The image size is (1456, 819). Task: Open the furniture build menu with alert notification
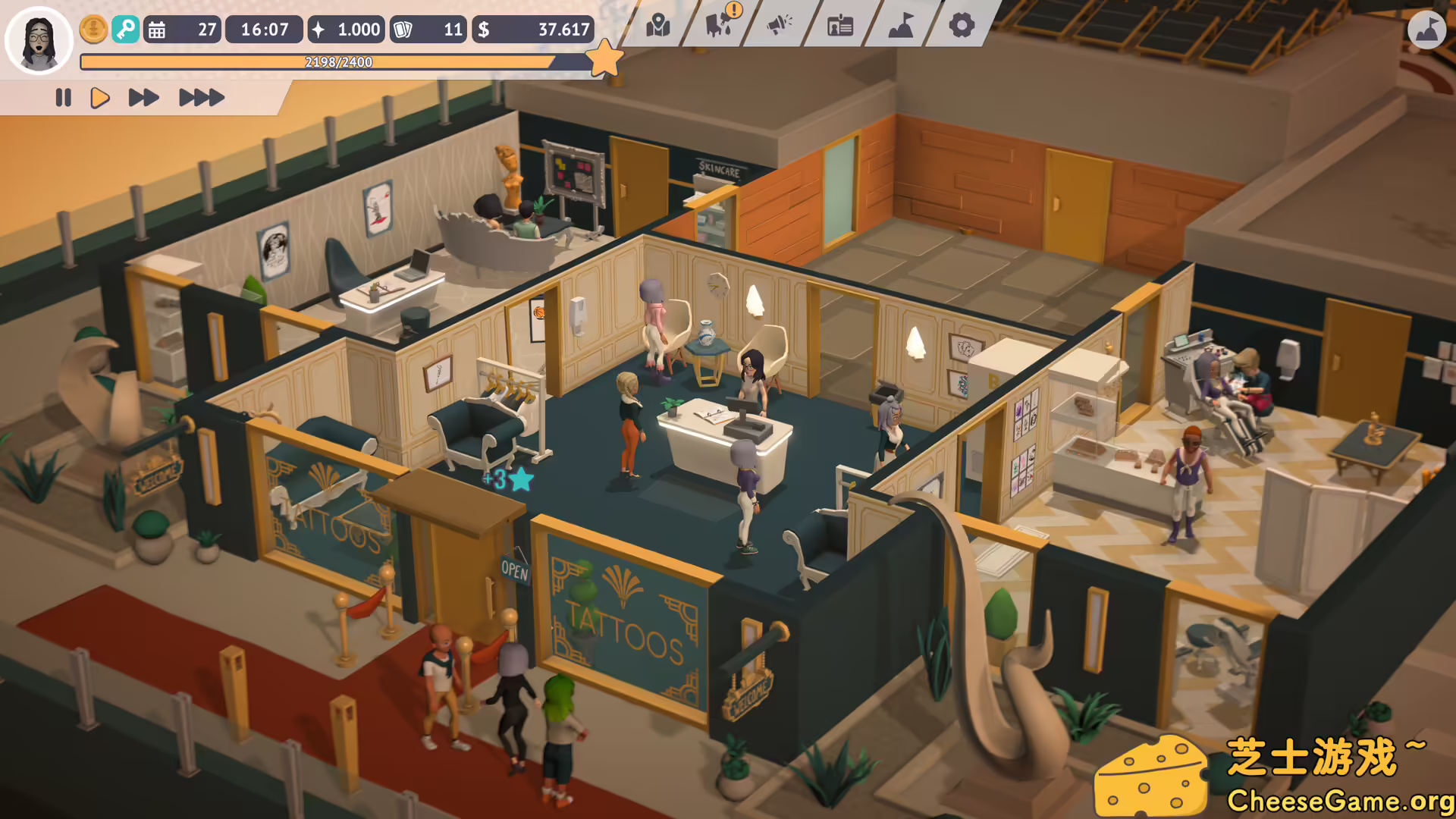[718, 26]
